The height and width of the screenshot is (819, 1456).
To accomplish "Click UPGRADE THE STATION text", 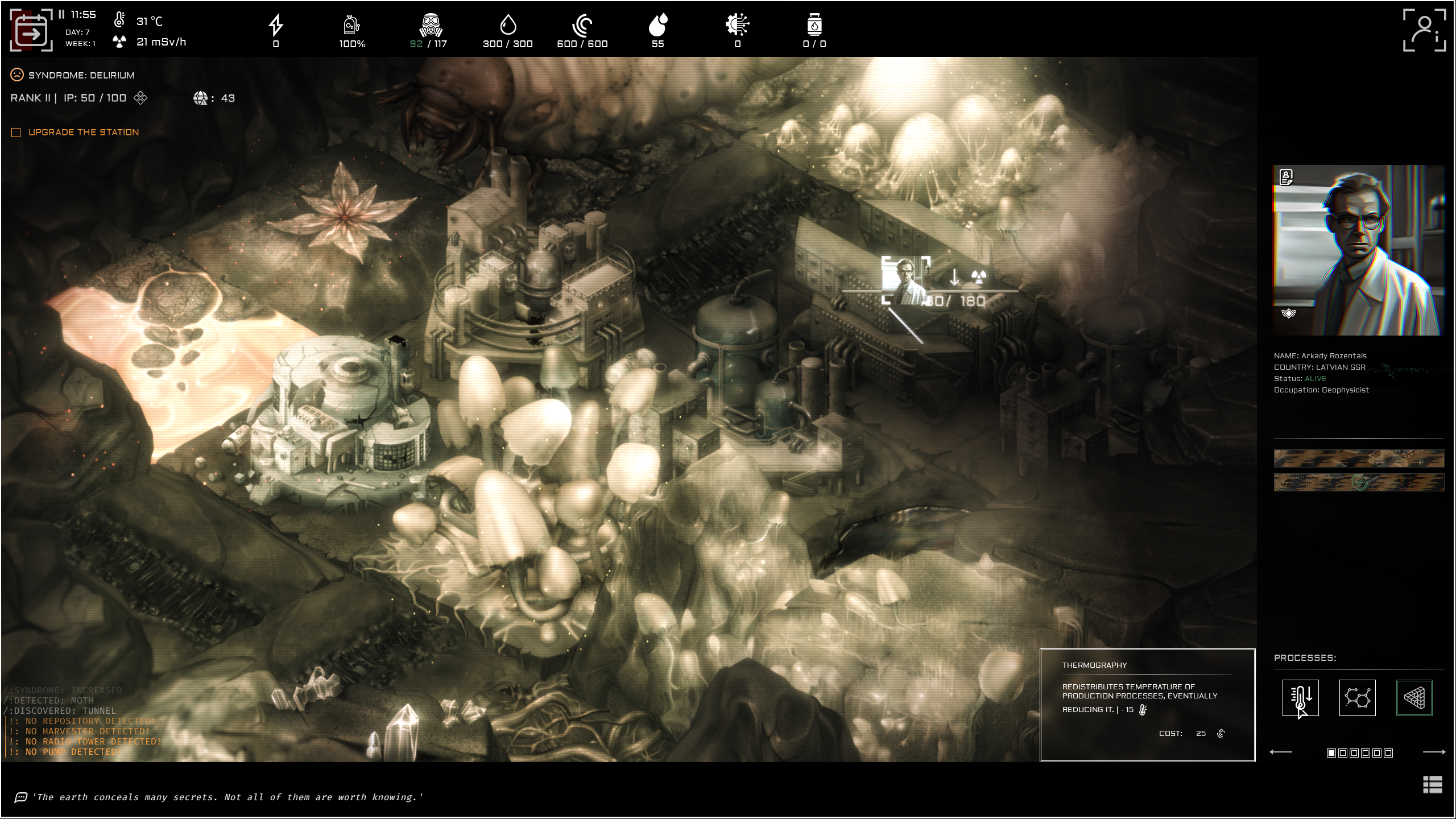I will point(84,131).
